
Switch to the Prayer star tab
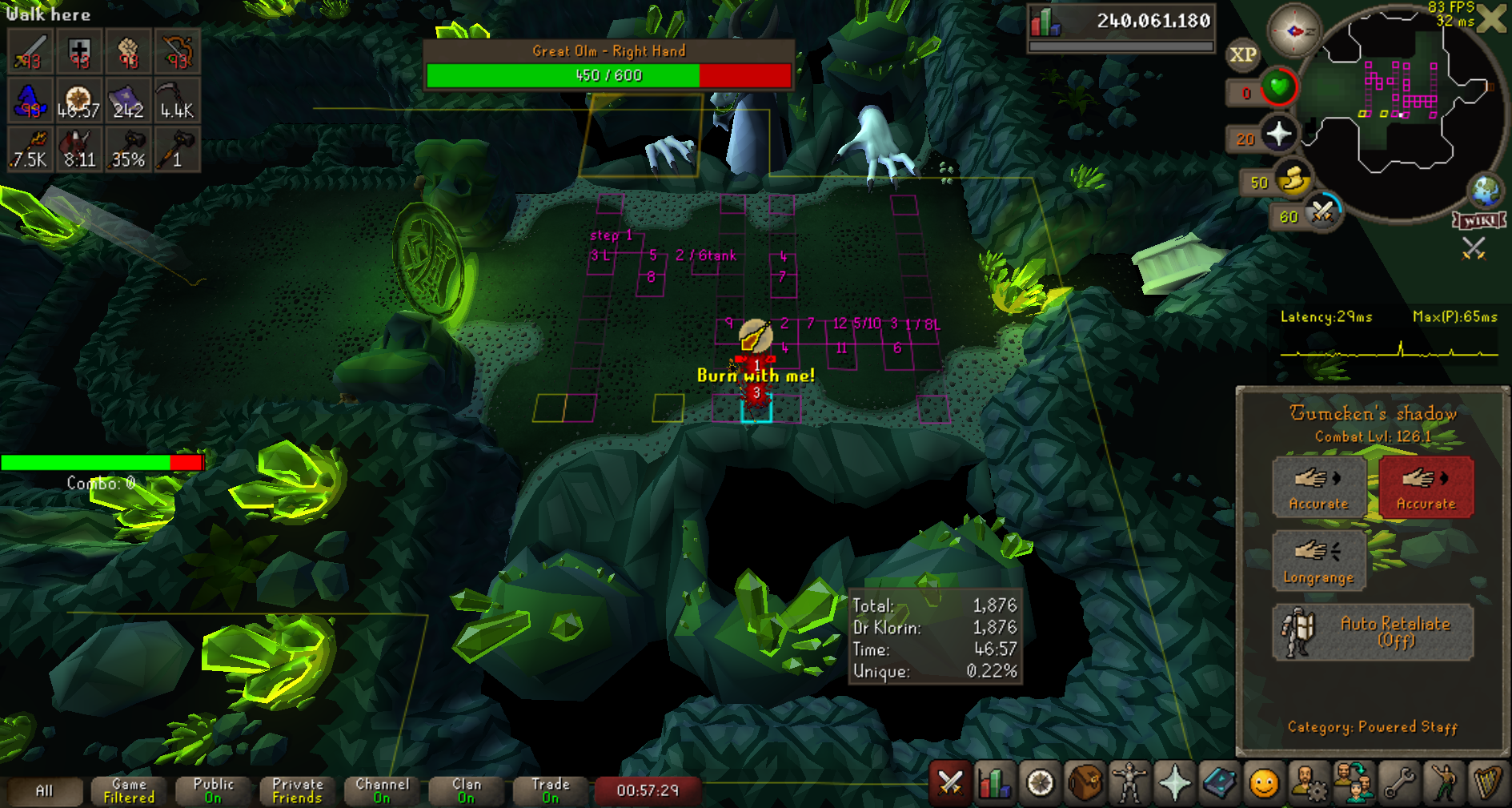(1174, 782)
